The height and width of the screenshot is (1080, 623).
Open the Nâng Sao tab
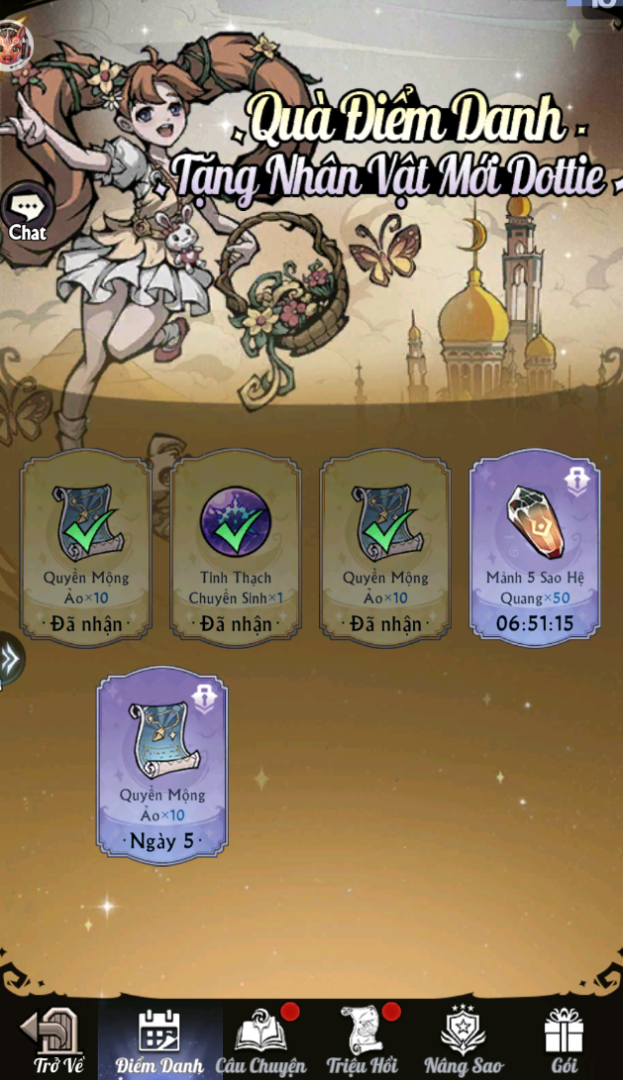click(x=464, y=1041)
